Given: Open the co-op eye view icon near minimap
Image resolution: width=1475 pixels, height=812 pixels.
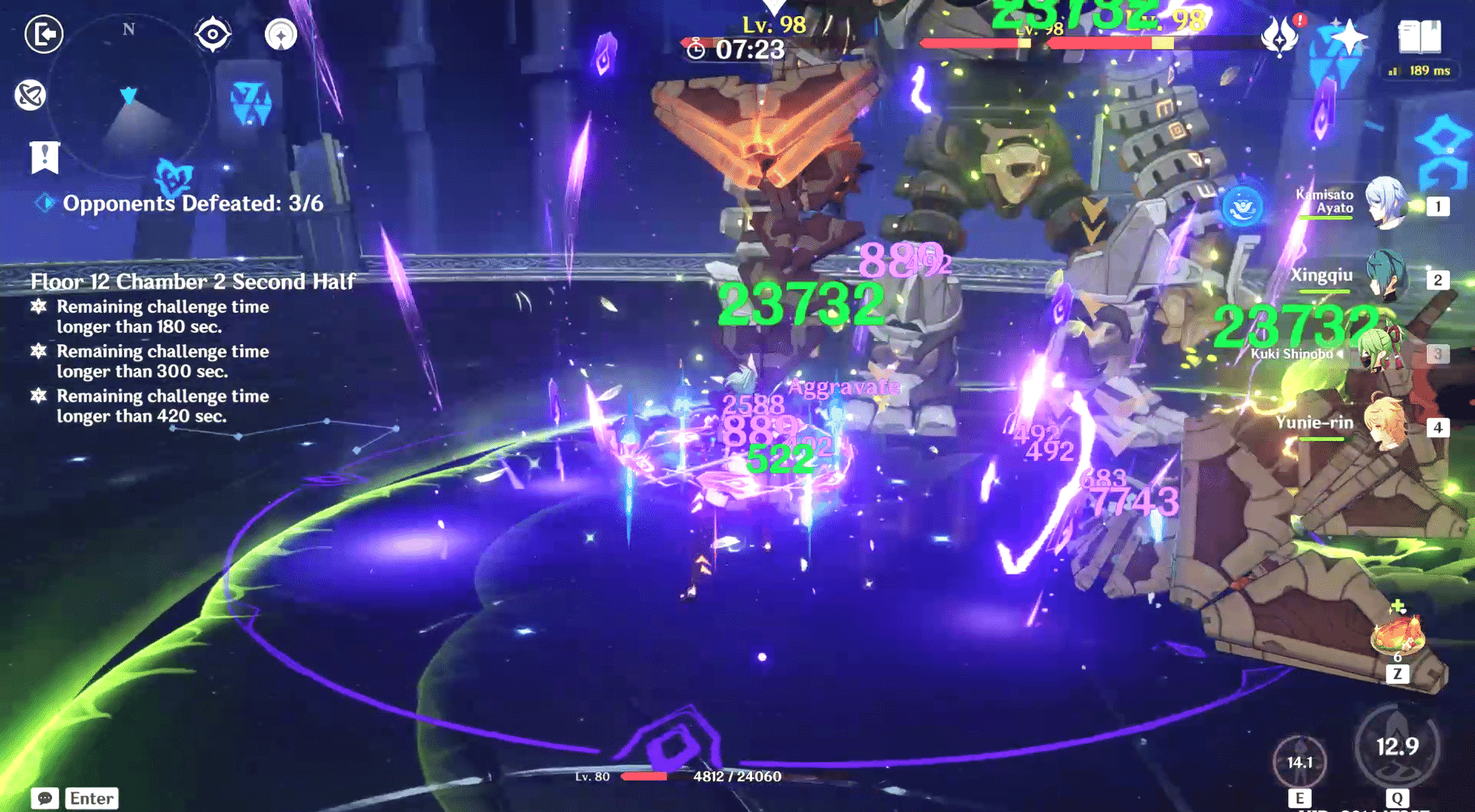Looking at the screenshot, I should click(x=214, y=35).
